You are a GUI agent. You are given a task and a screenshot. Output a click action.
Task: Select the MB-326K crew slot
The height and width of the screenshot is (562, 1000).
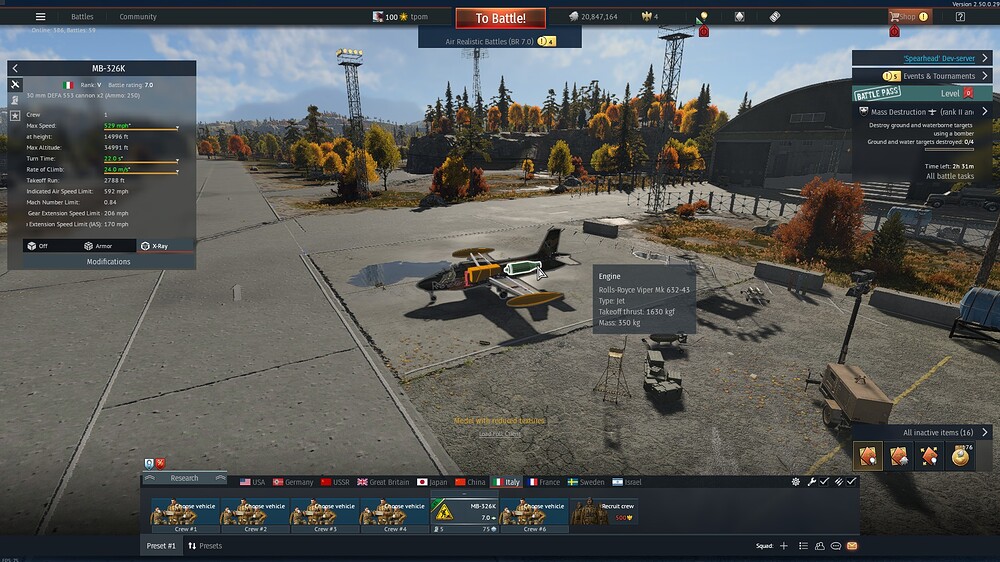pos(464,513)
